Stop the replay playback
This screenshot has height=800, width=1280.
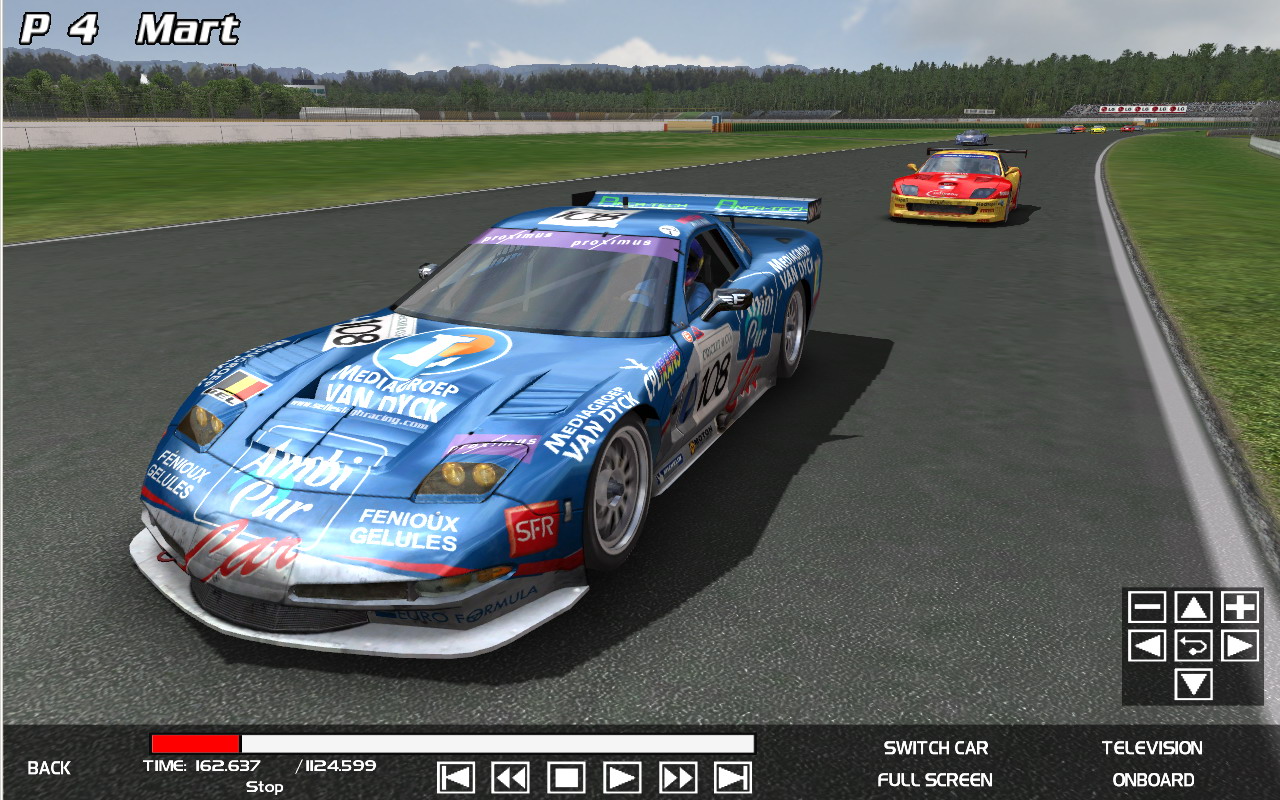tap(566, 777)
